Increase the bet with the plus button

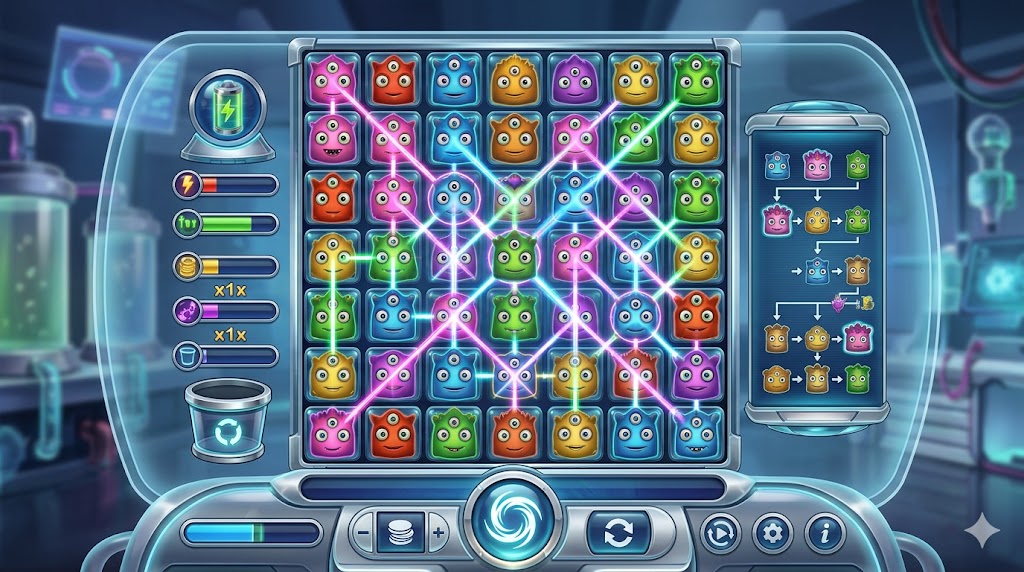[x=437, y=533]
